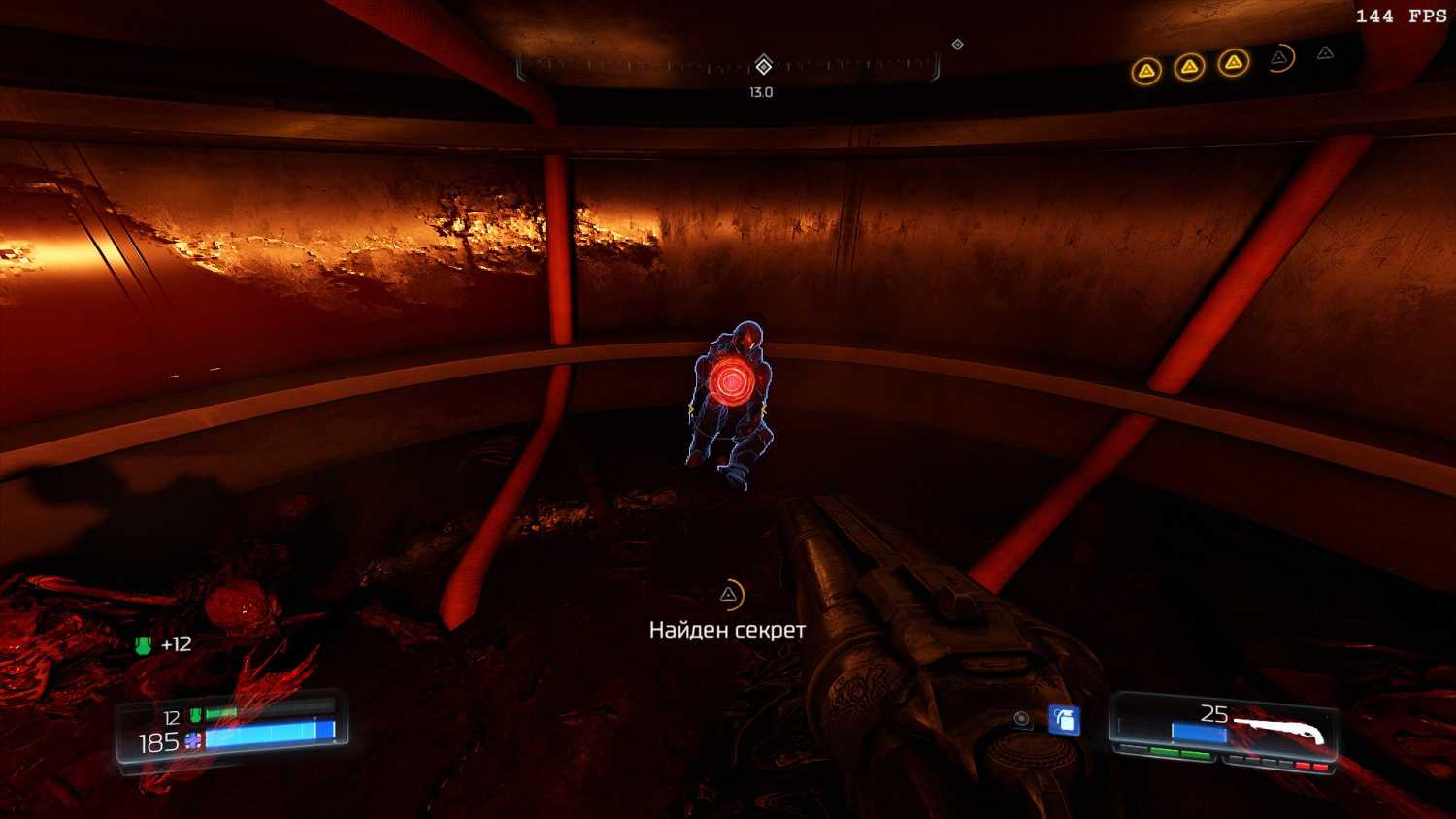
Task: Click the objective marker on the compass bar
Action: 764,66
